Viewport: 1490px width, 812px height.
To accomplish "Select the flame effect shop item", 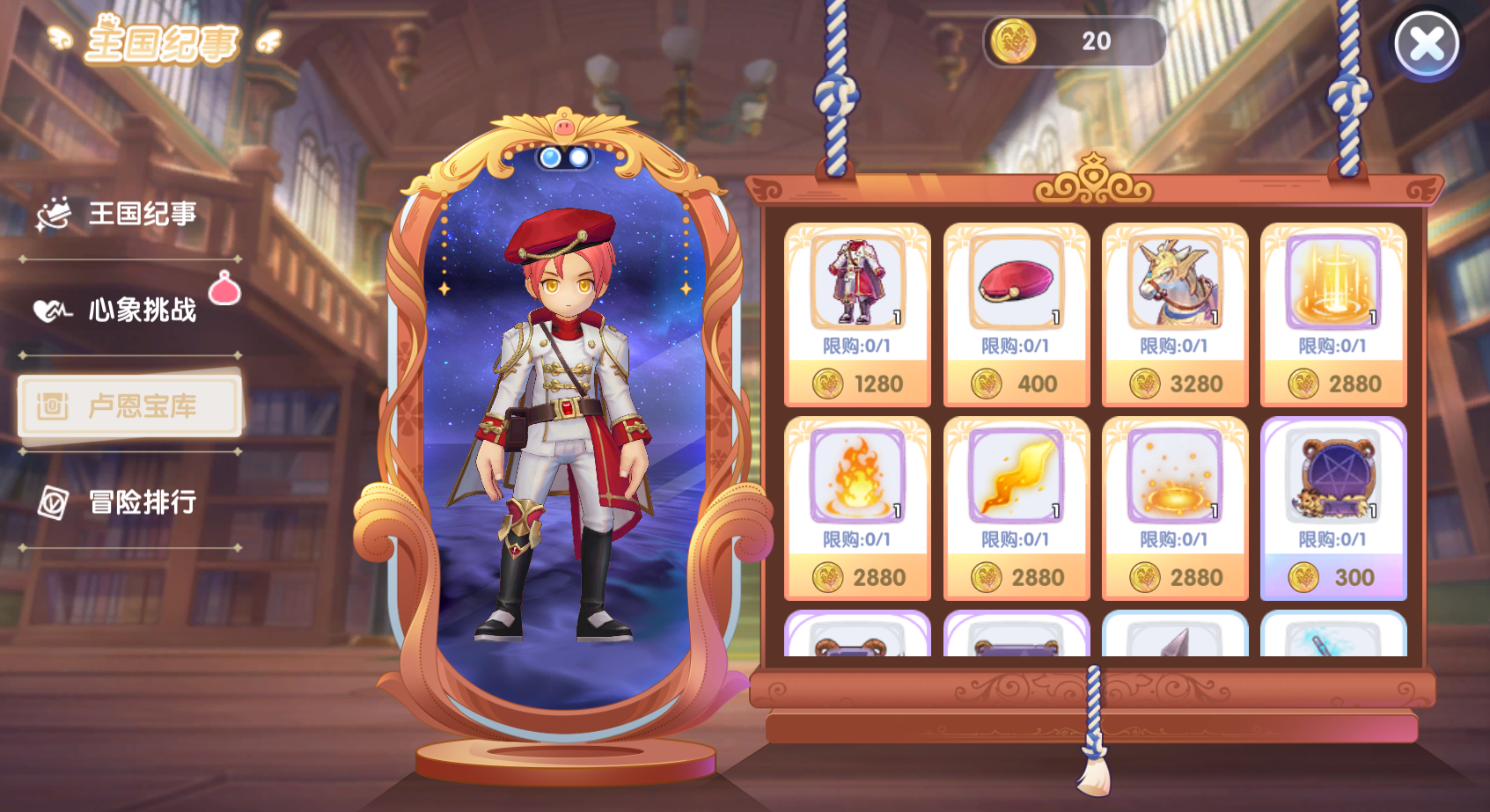I will (x=856, y=508).
